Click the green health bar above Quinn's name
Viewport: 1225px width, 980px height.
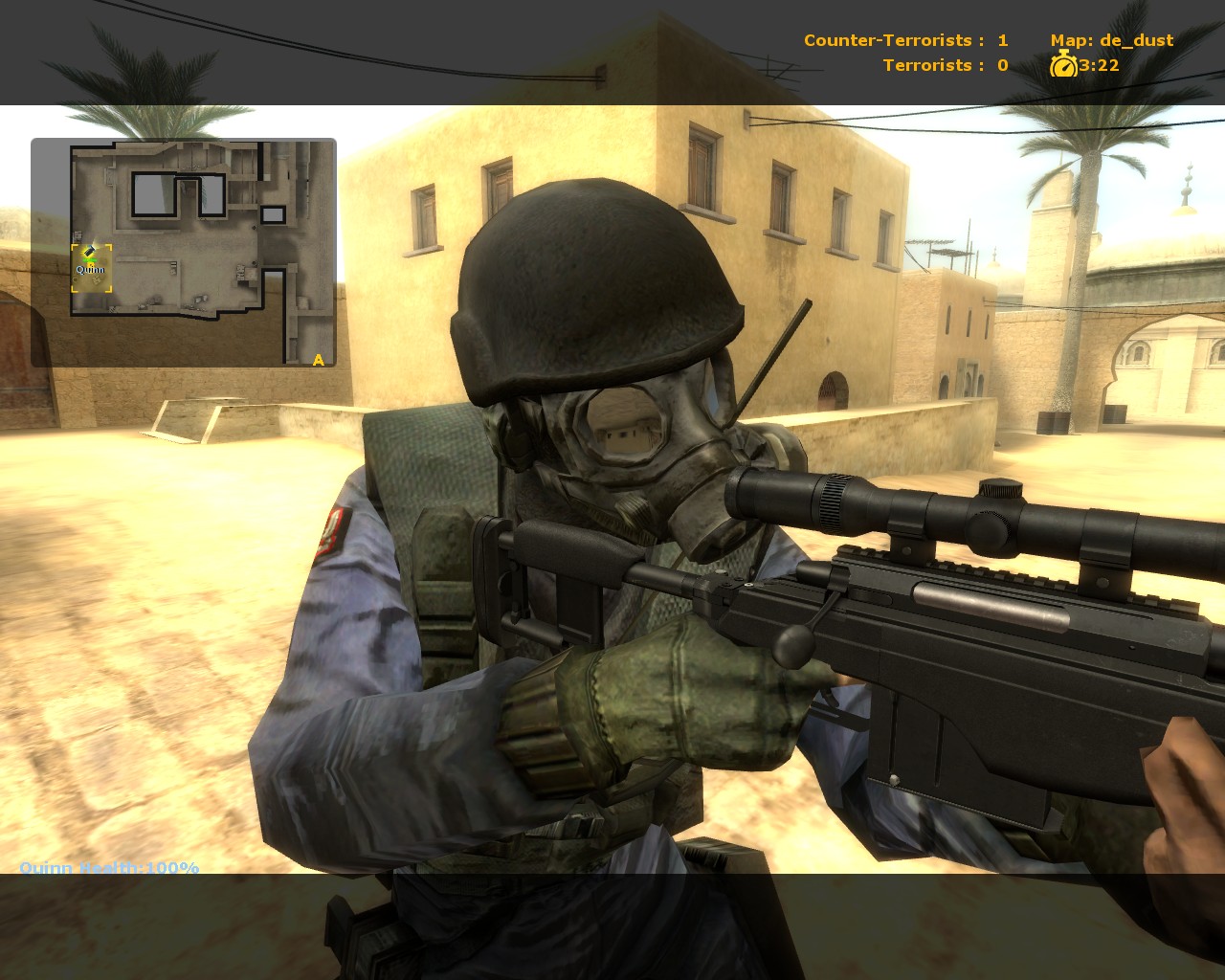coord(90,259)
